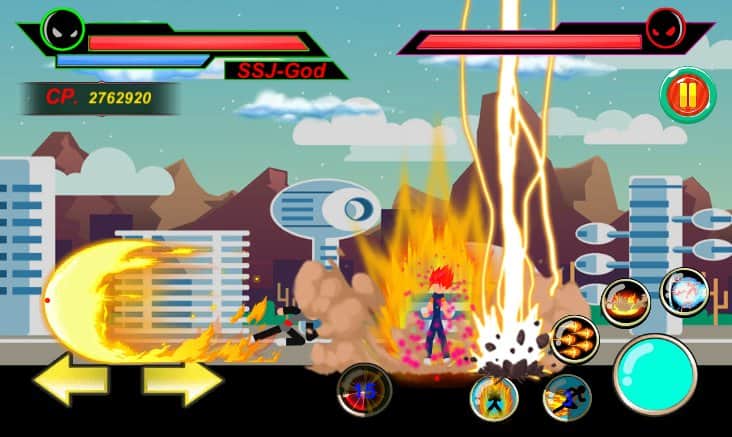Trigger the dashing stickman skill icon

tap(567, 396)
